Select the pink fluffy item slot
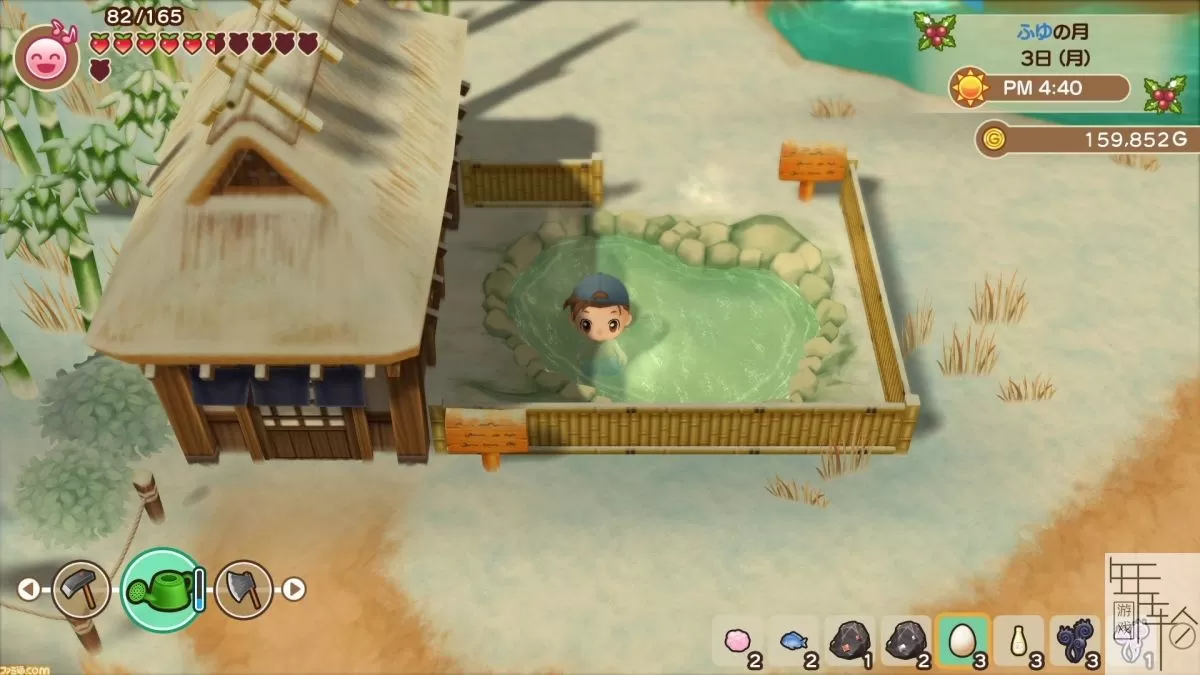The image size is (1200, 675). pyautogui.click(x=738, y=640)
